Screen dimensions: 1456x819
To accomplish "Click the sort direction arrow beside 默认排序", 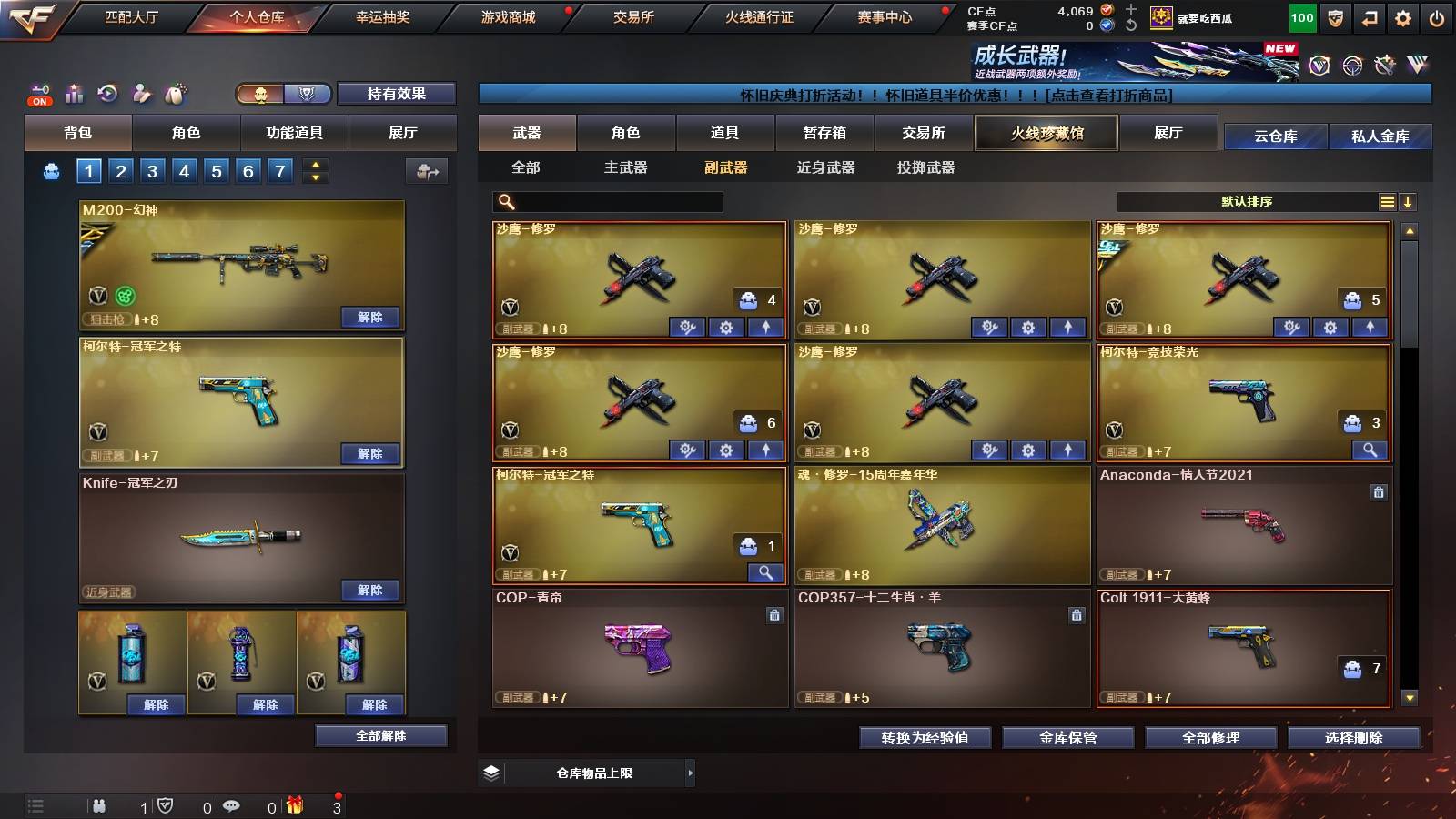I will click(1409, 202).
